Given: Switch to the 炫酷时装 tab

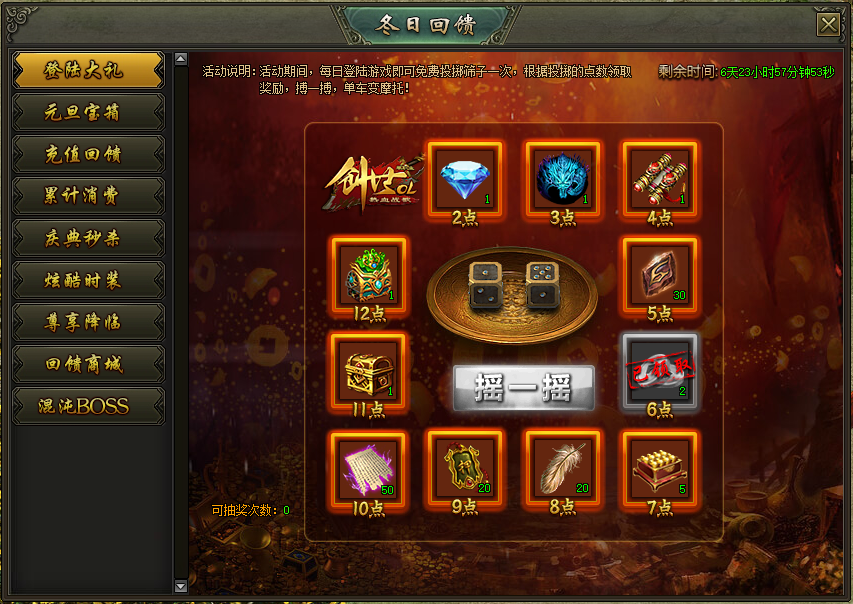Looking at the screenshot, I should coord(88,280).
